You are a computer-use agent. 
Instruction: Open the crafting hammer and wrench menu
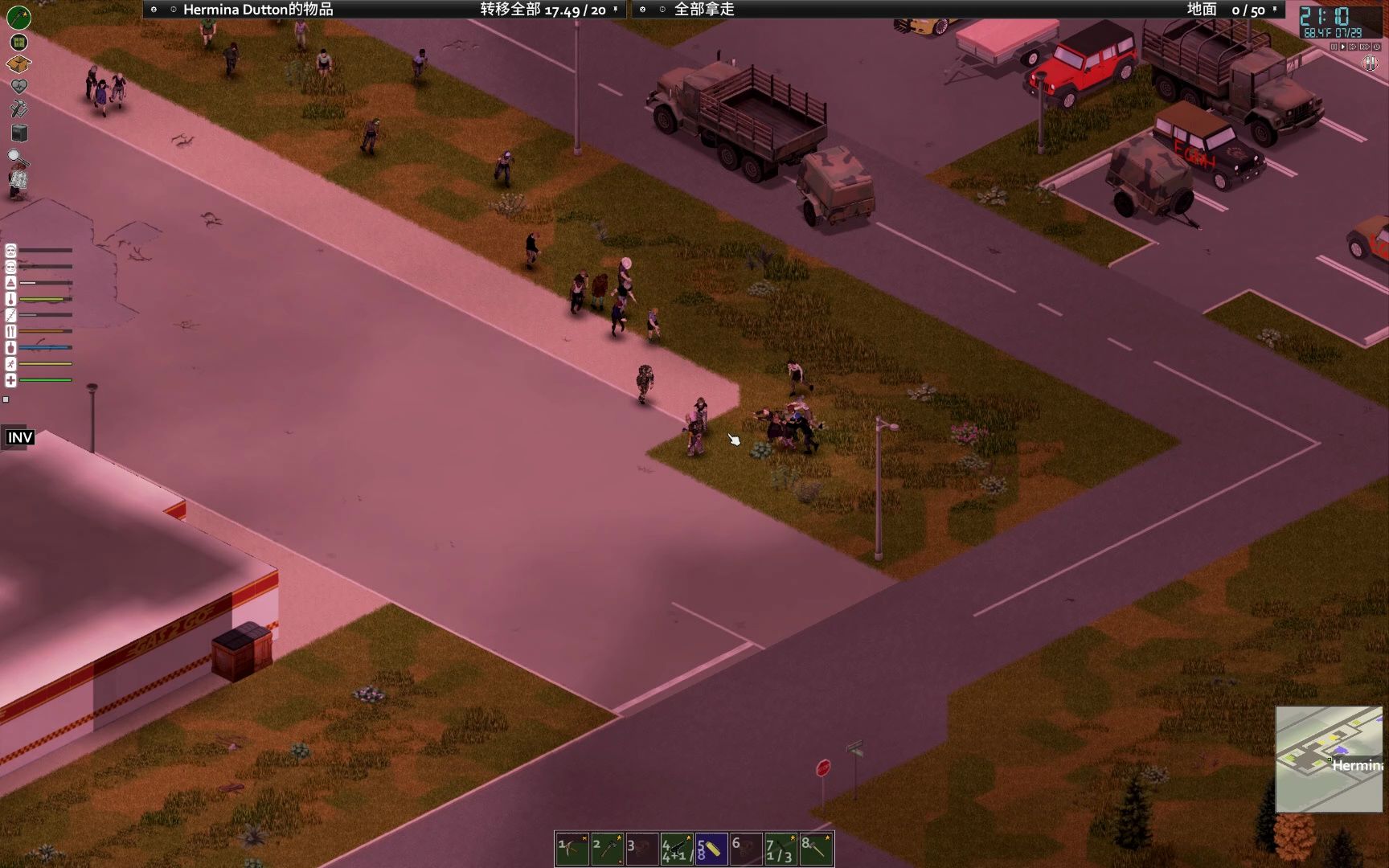(x=18, y=108)
